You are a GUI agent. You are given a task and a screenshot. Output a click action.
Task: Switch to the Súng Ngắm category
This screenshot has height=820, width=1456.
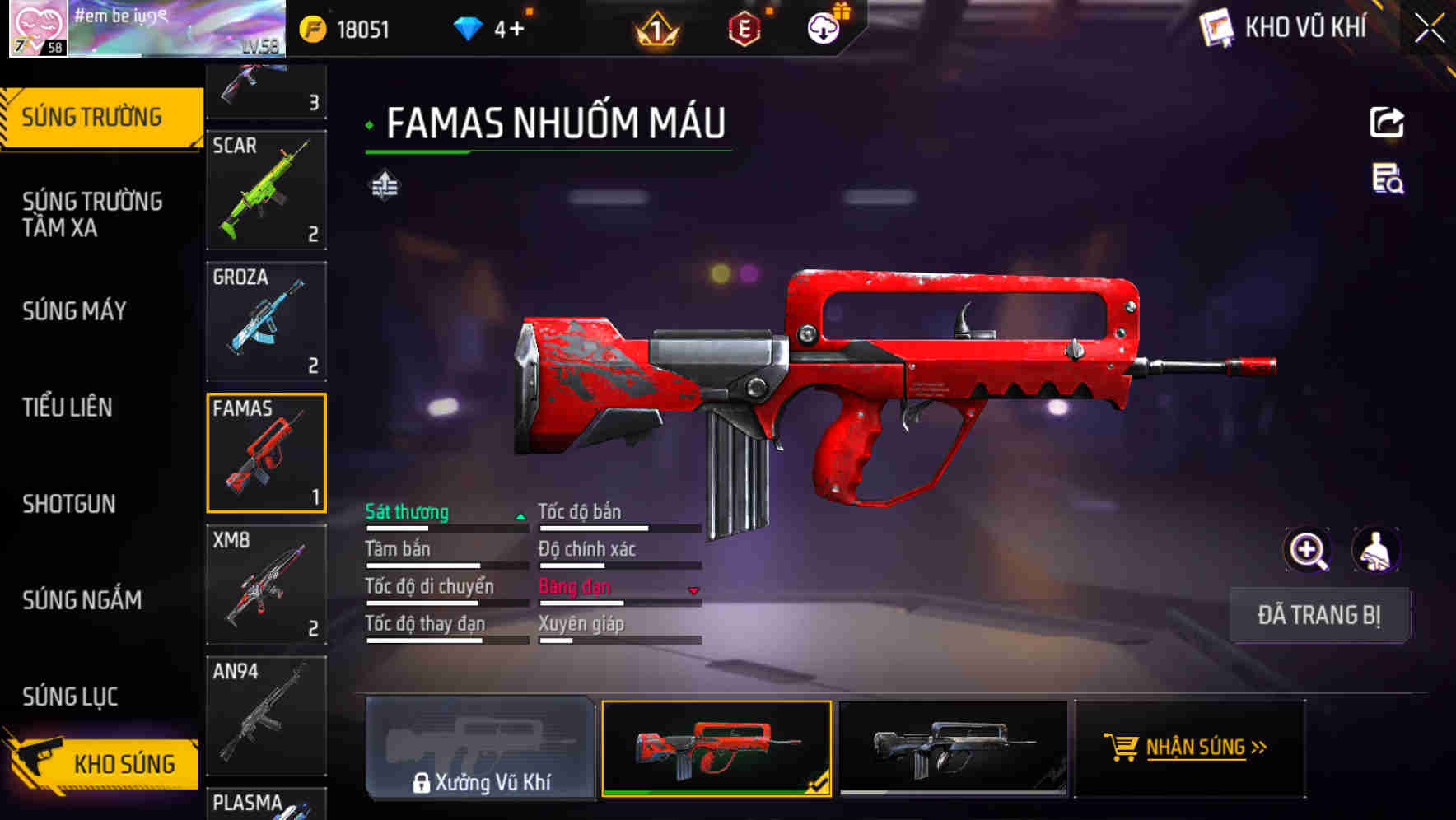point(82,600)
